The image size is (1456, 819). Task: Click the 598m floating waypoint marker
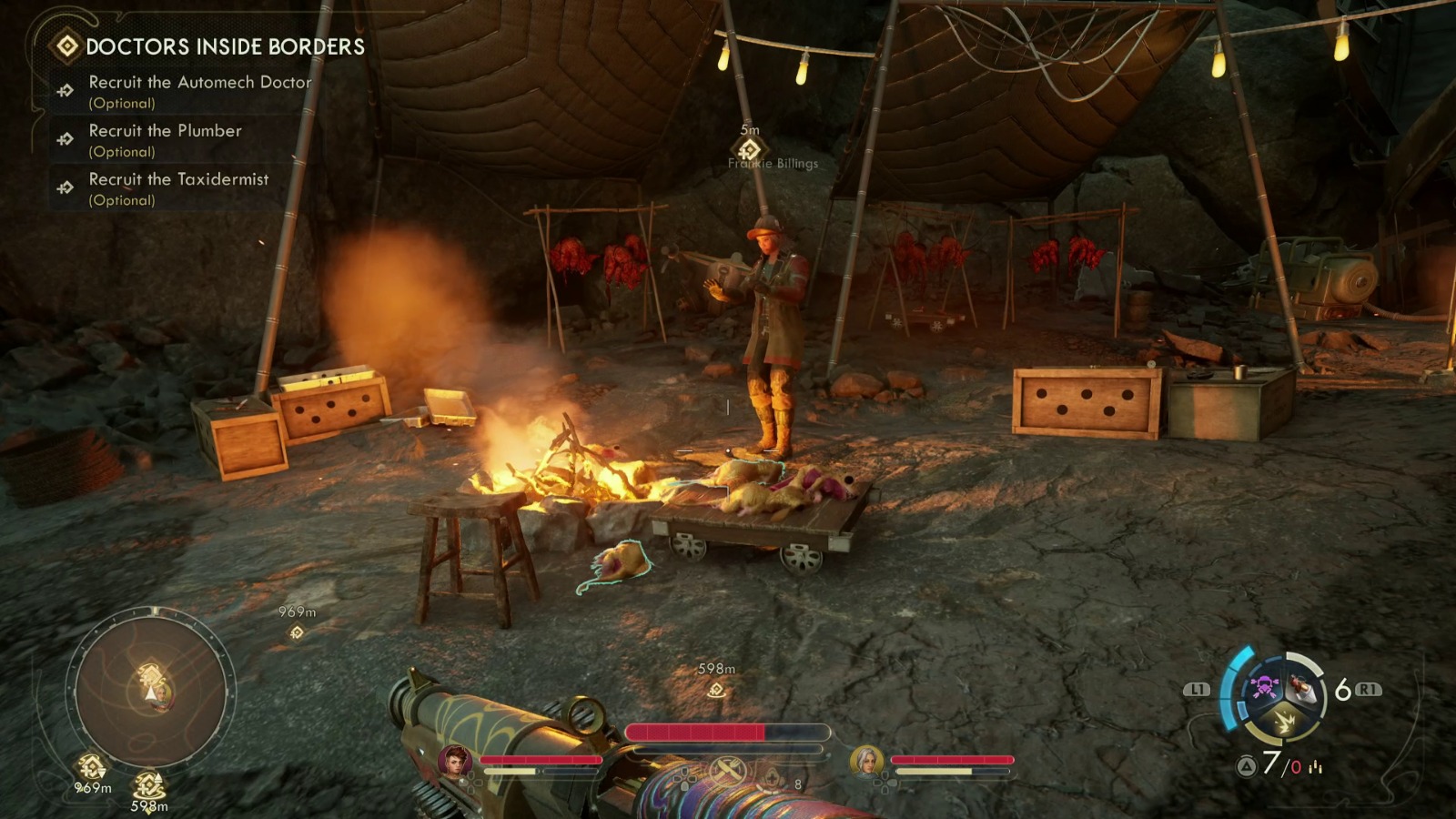716,690
